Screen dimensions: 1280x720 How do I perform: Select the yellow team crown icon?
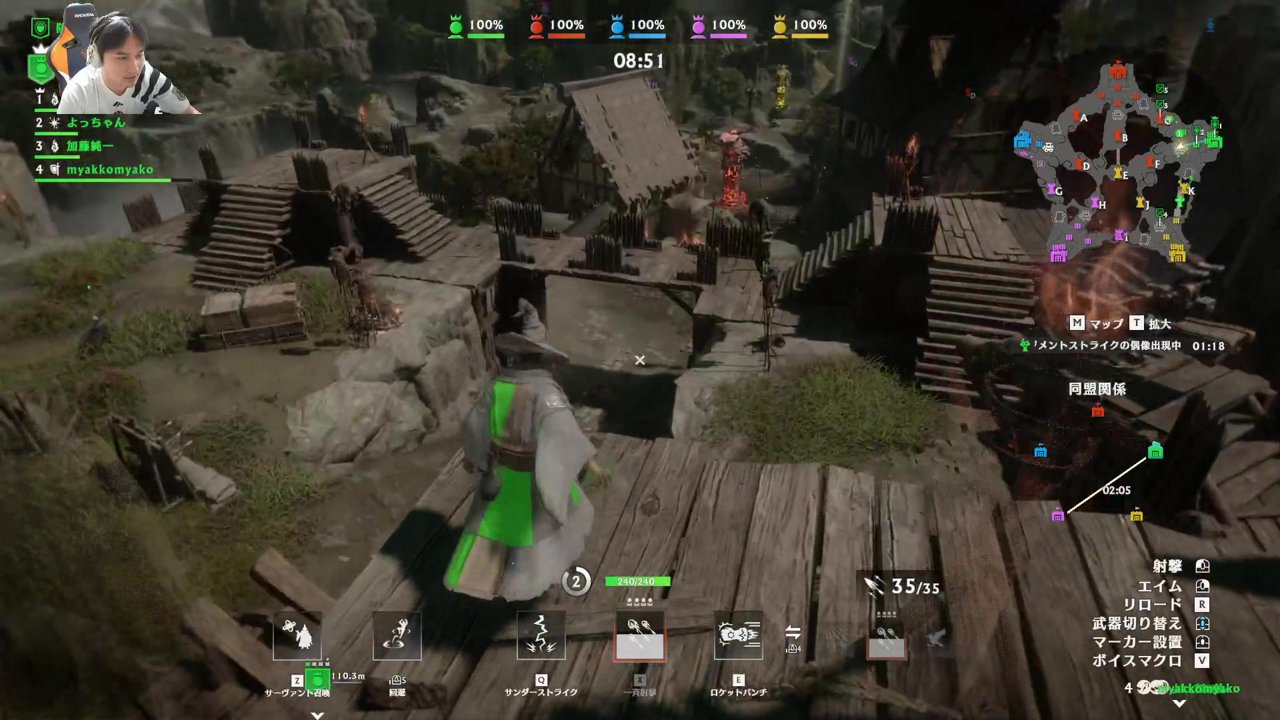point(779,27)
